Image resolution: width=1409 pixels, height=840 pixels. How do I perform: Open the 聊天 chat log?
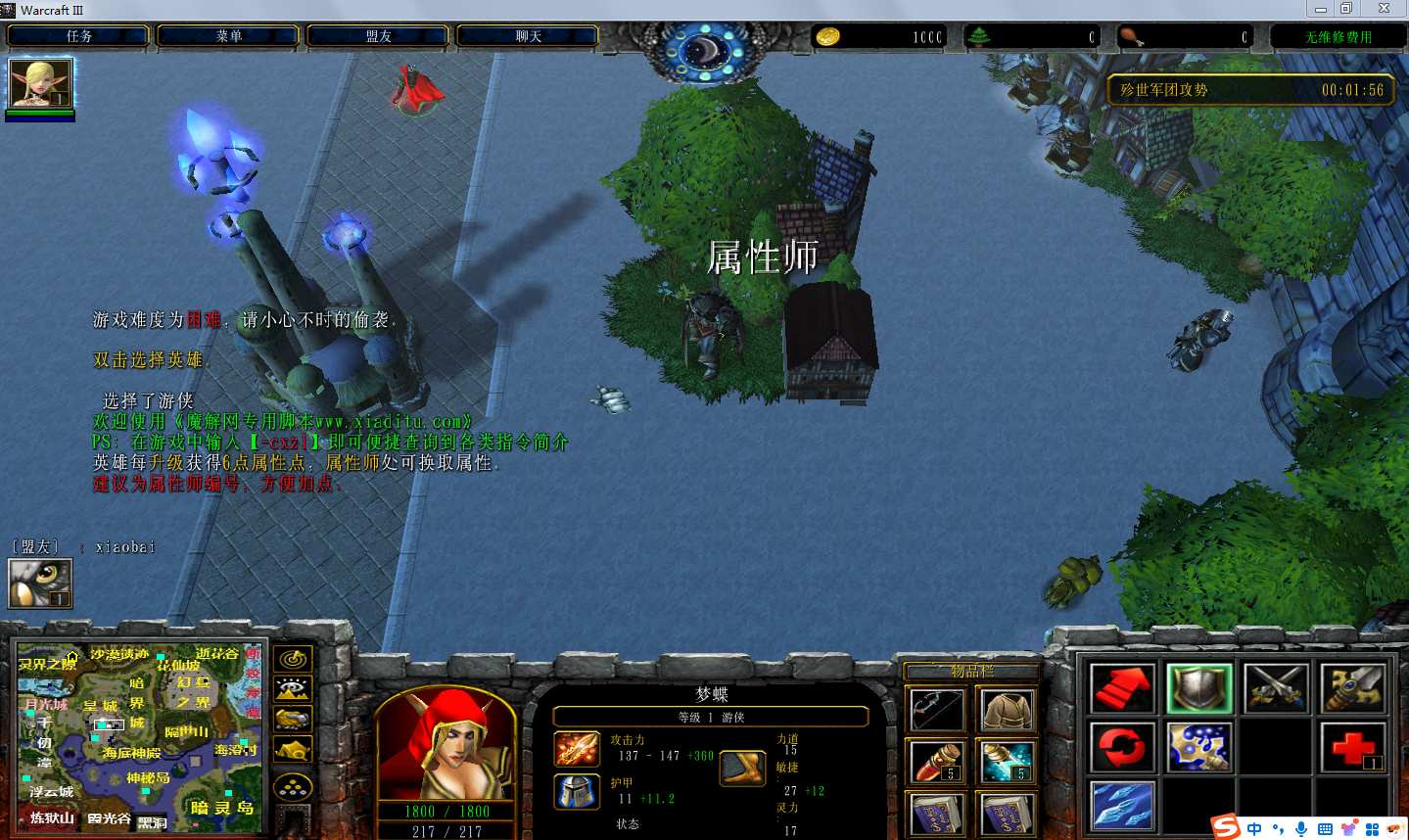[528, 36]
